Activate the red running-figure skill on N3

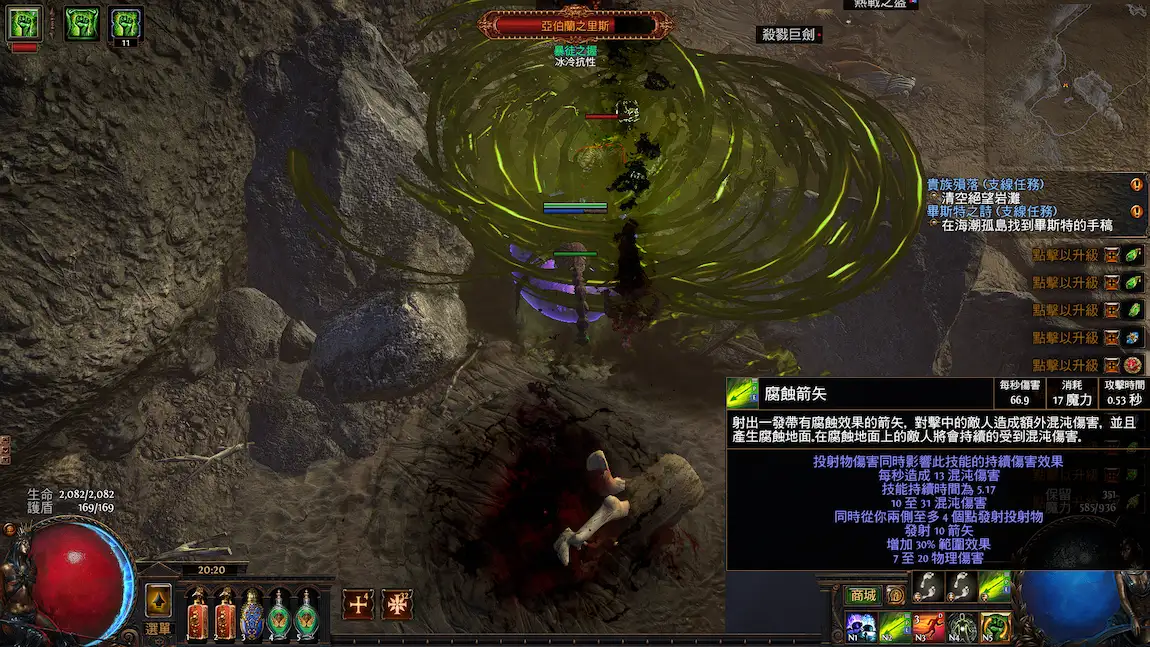coord(928,627)
